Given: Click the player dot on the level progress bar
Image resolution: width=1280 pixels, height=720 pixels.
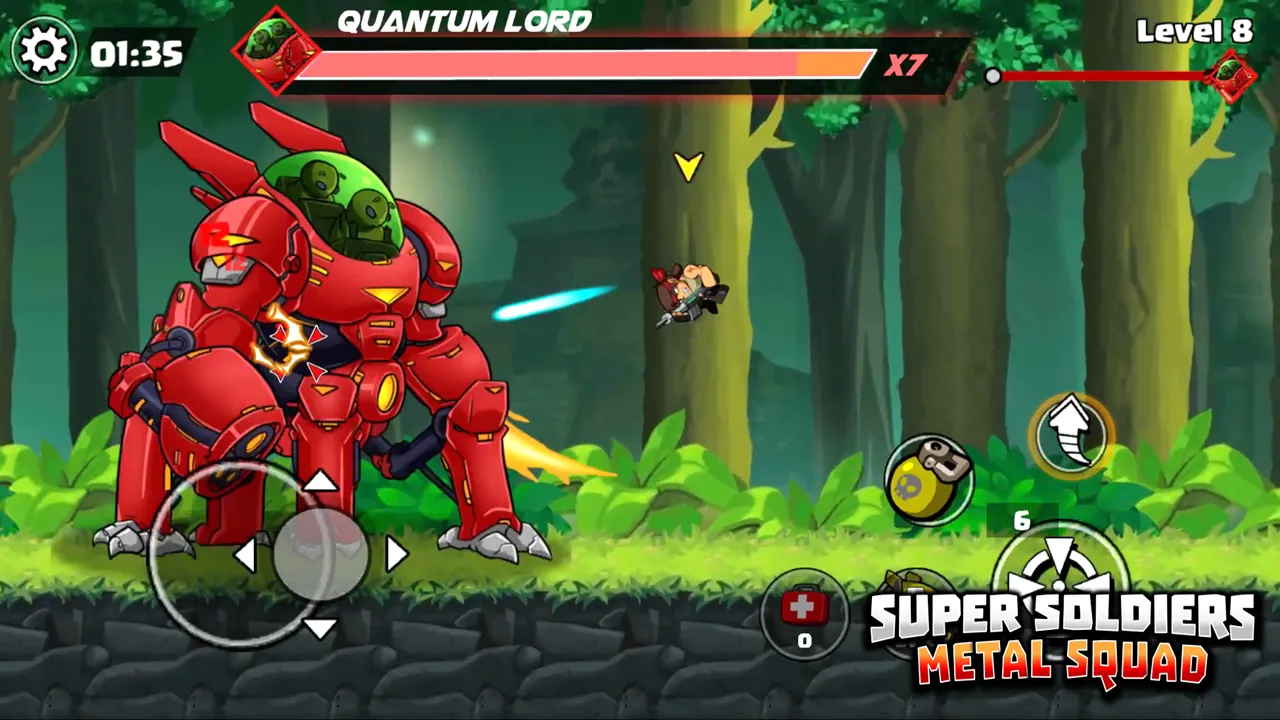Looking at the screenshot, I should [993, 75].
